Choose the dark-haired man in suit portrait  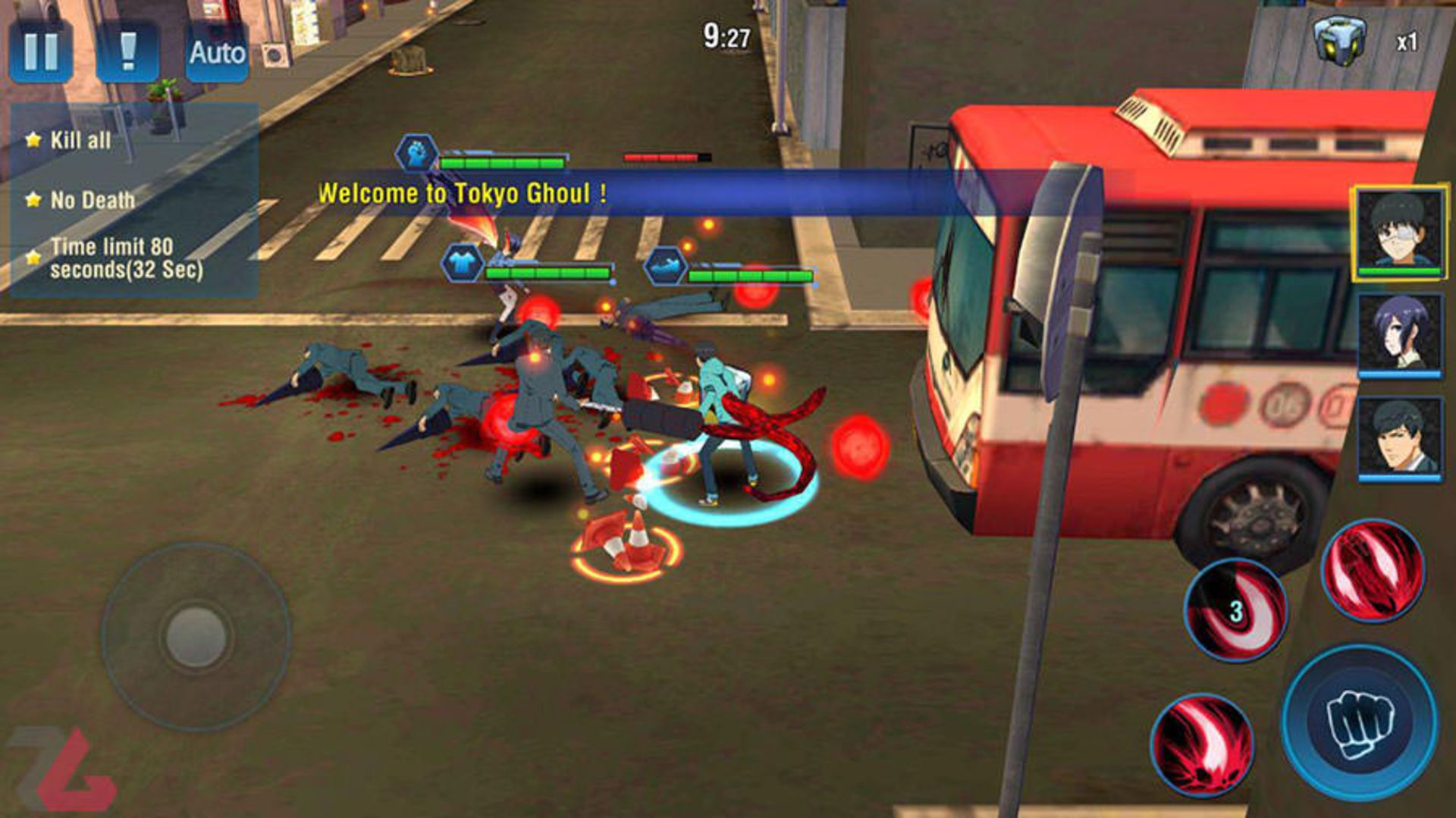click(1398, 437)
